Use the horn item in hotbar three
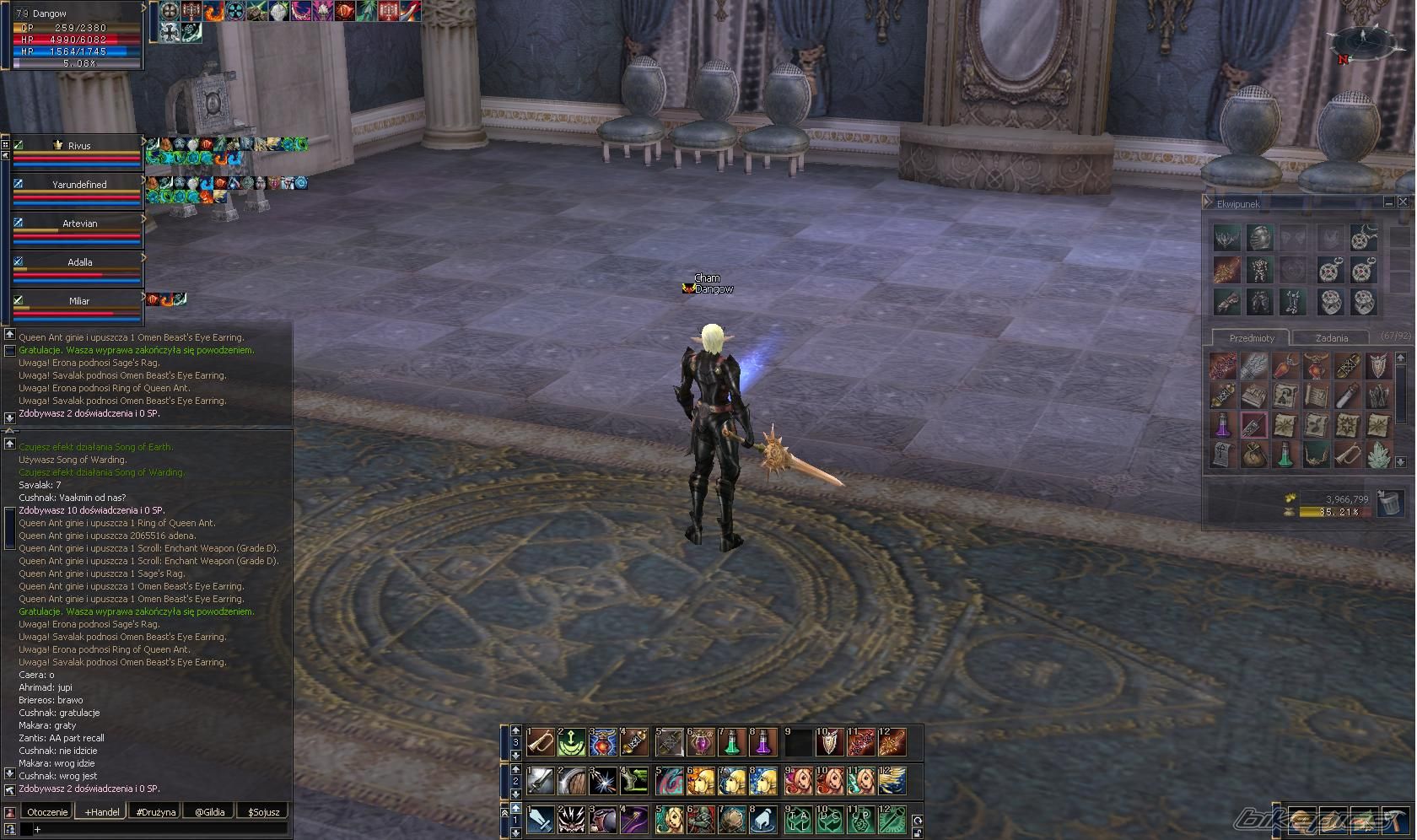 [x=541, y=743]
